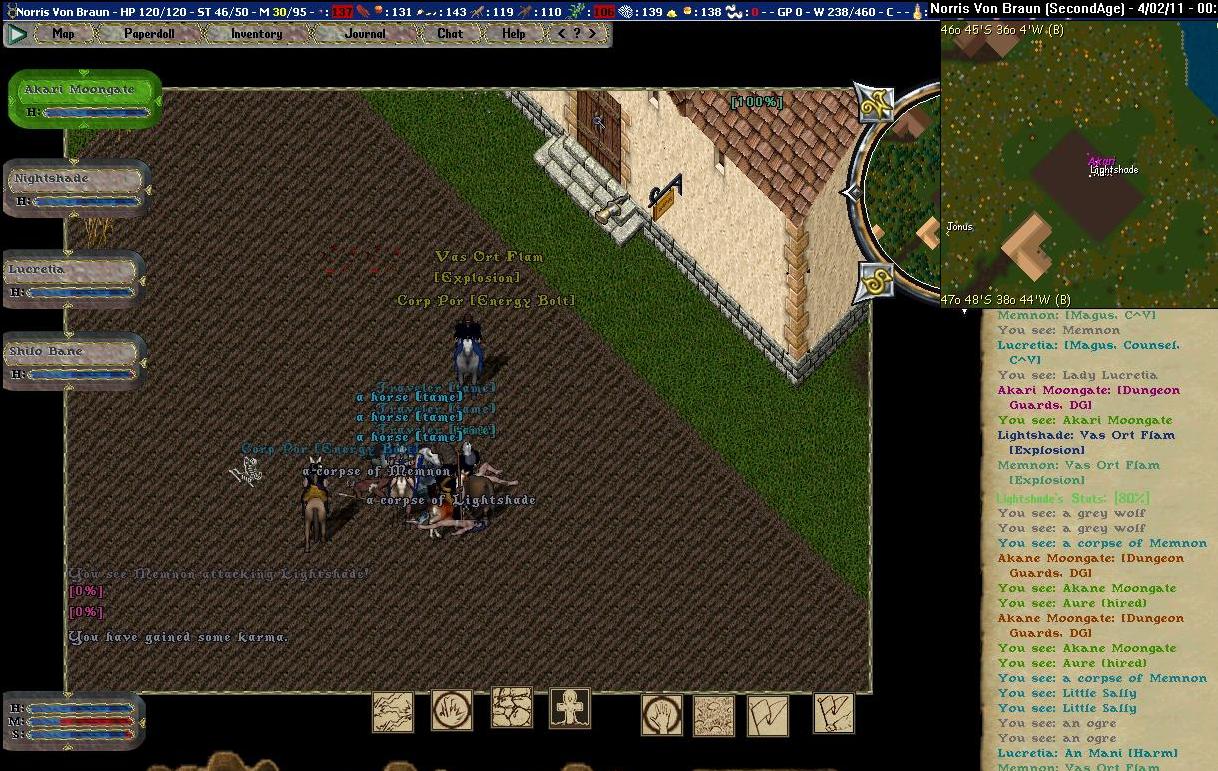The width and height of the screenshot is (1218, 771).
Task: Select the Lucretia status bar
Action: coord(73,278)
